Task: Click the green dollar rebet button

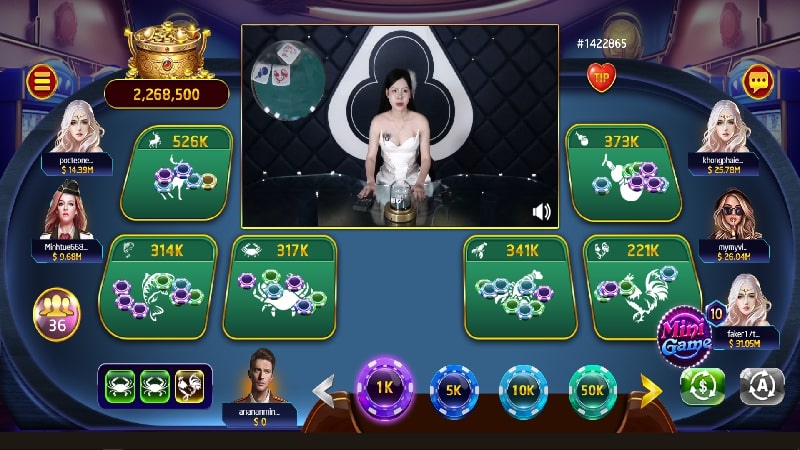Action: (x=703, y=386)
